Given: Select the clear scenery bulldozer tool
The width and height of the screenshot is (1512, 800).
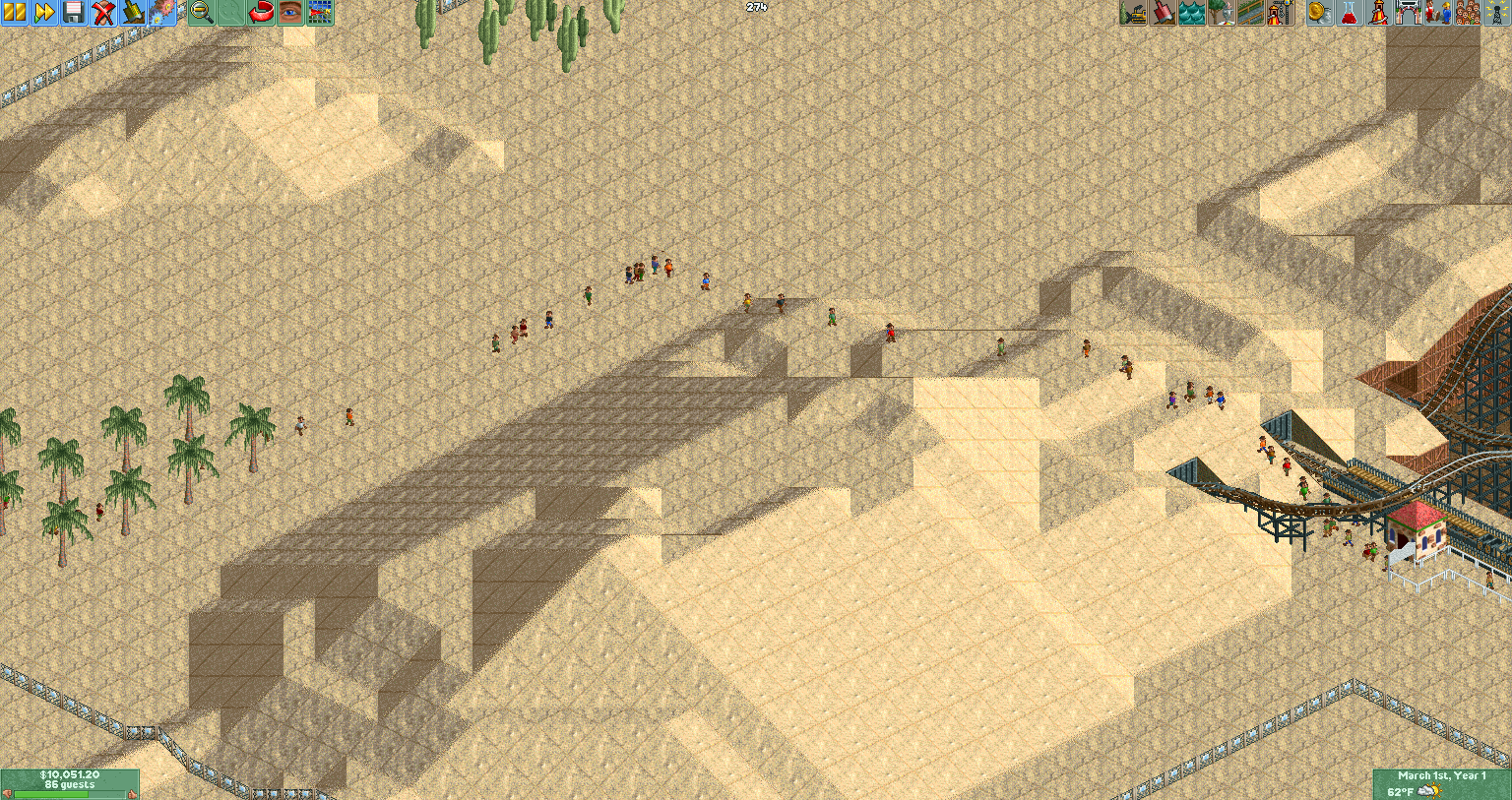Looking at the screenshot, I should pos(1133,14).
